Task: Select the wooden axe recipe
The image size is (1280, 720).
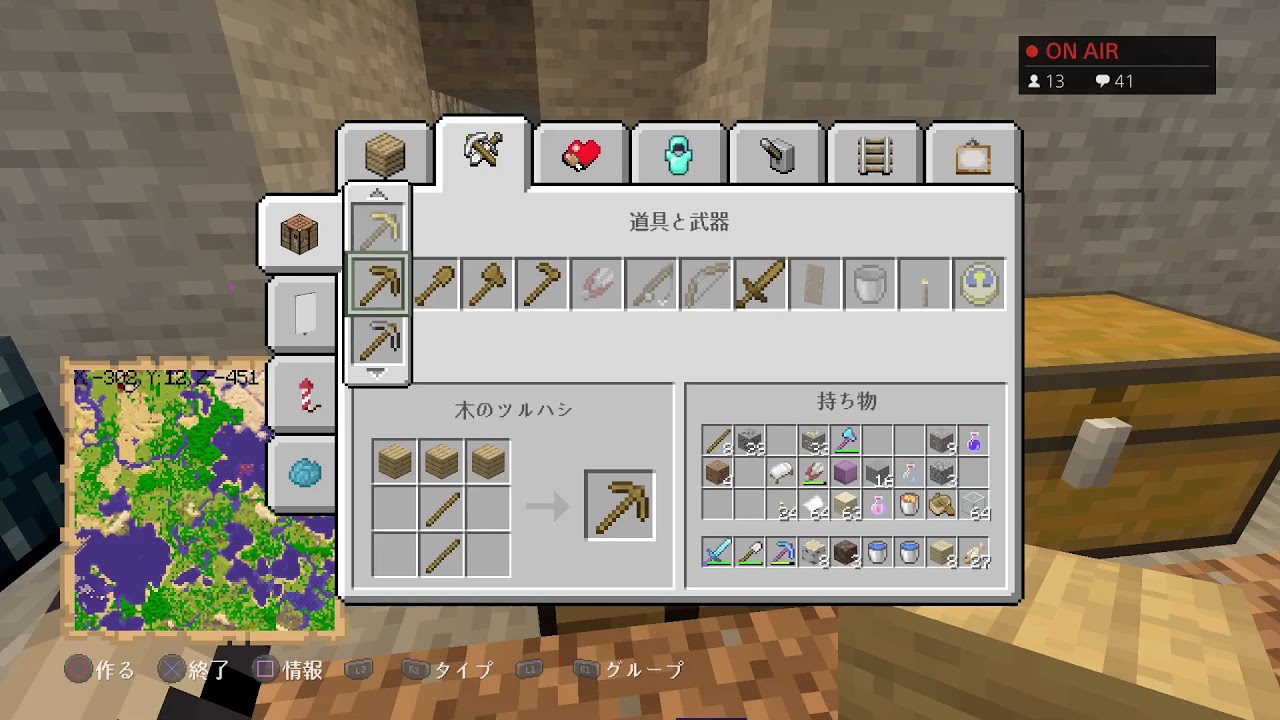Action: pyautogui.click(x=488, y=284)
